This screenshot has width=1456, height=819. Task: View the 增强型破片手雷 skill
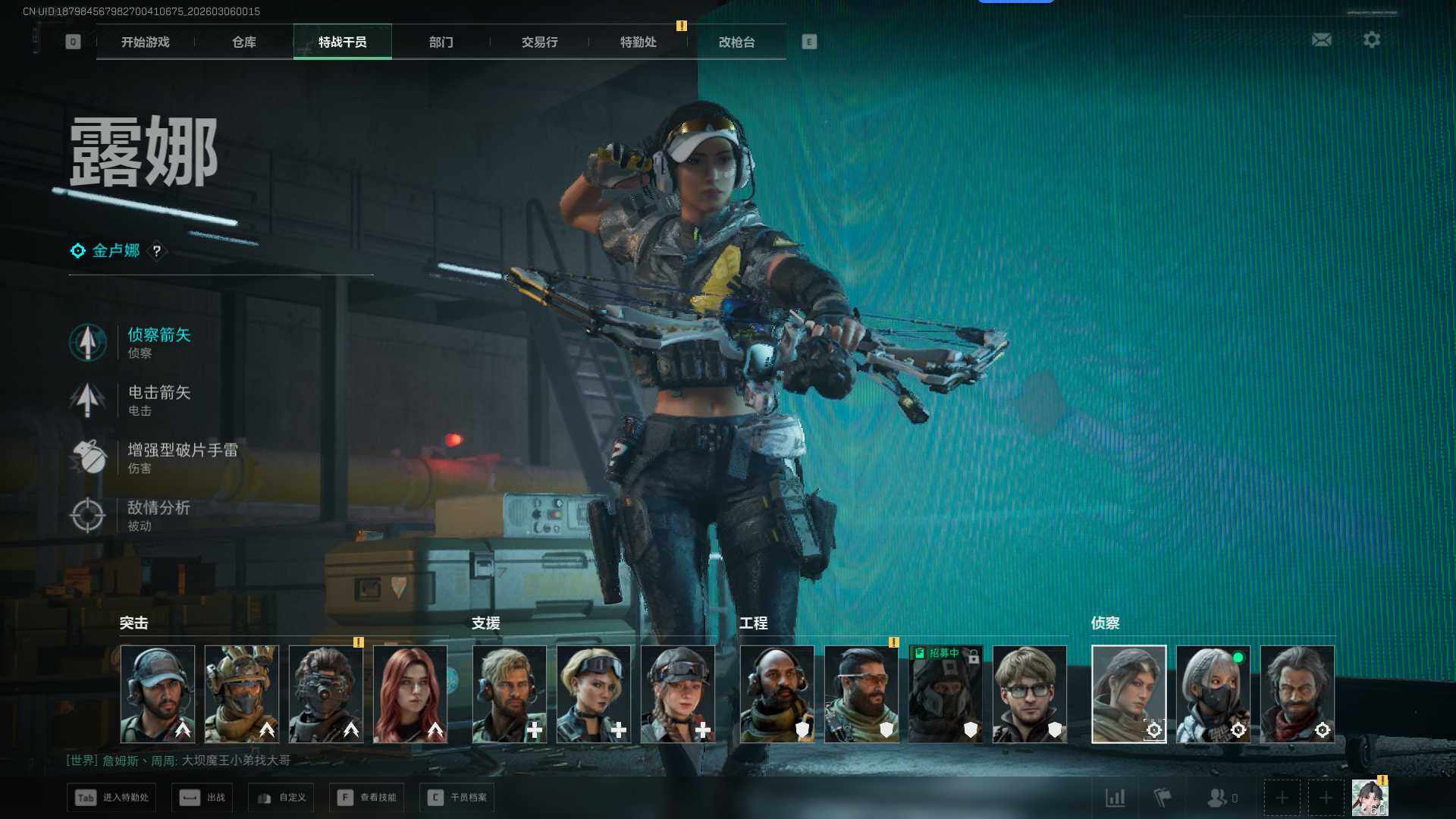tap(182, 457)
